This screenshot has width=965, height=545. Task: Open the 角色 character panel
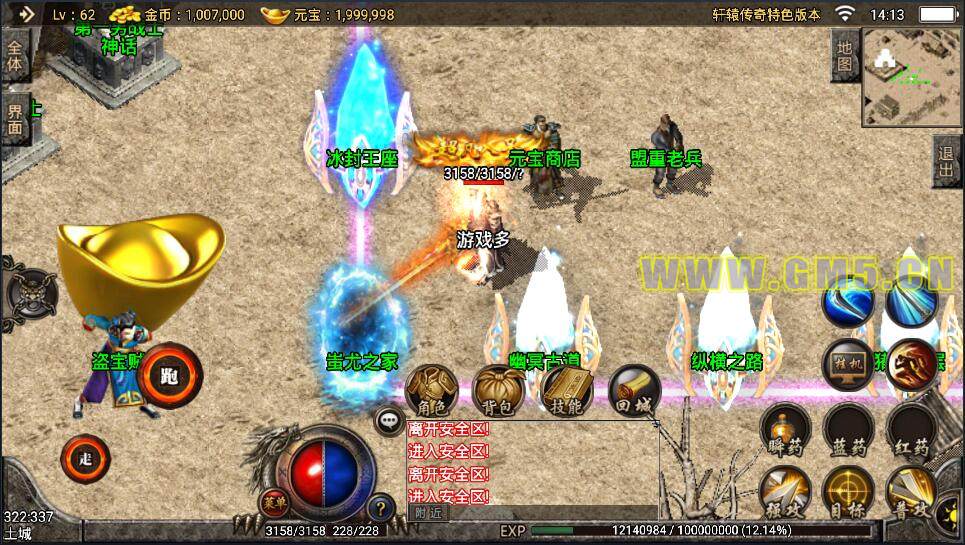432,391
